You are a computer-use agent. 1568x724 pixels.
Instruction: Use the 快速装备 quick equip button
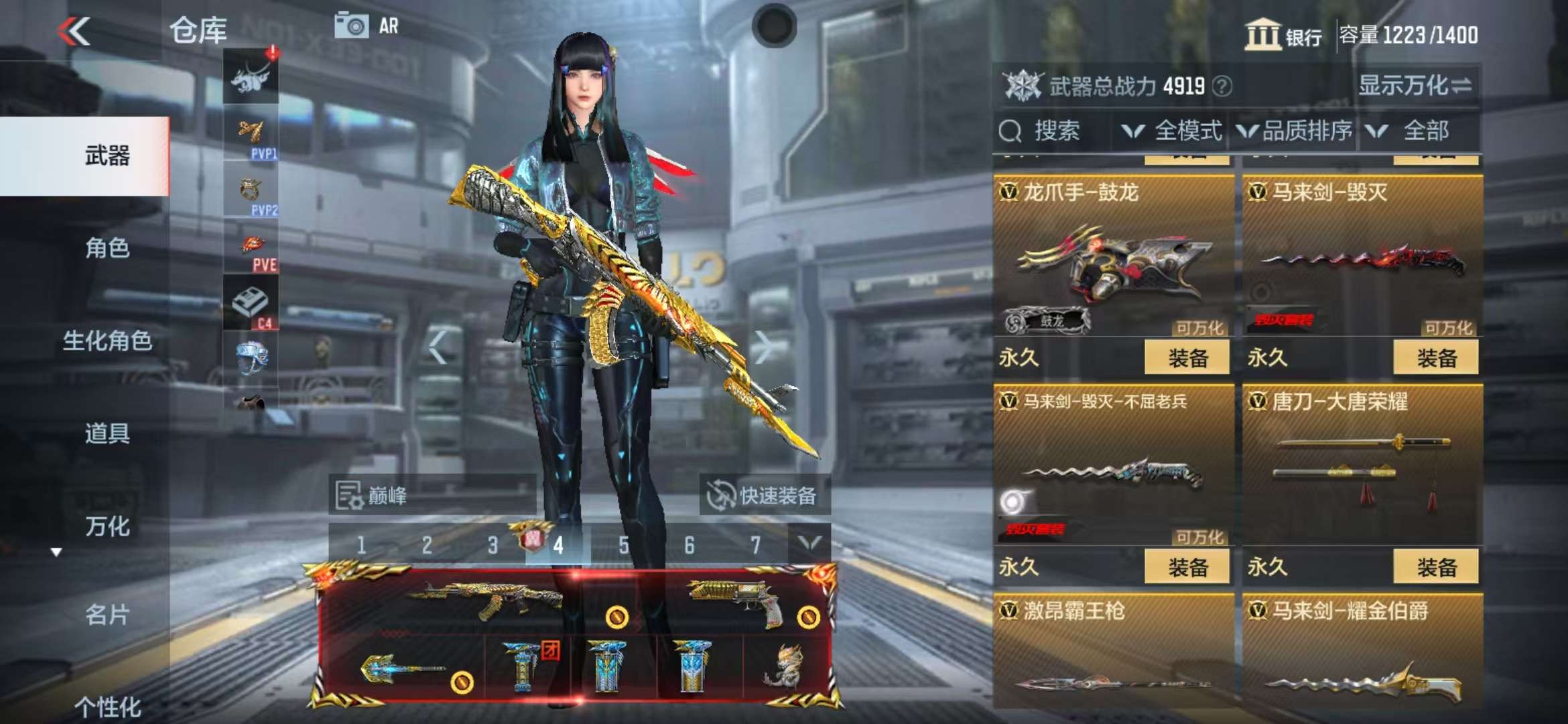(x=764, y=496)
